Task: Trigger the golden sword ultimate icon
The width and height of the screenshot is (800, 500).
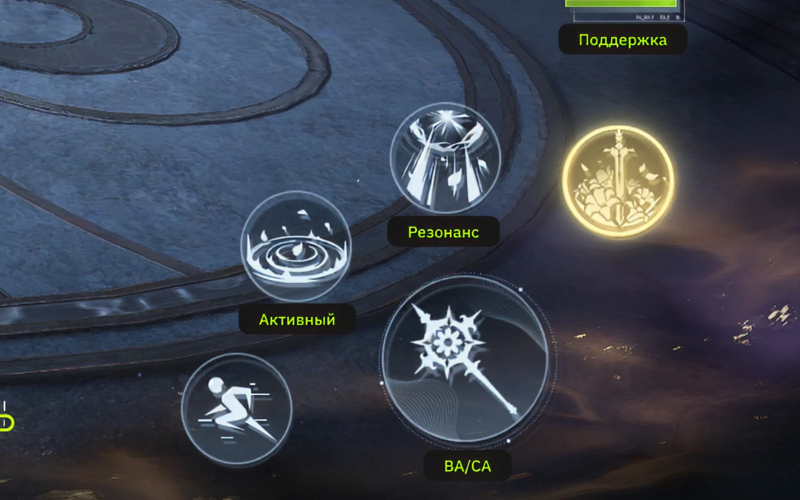Action: [618, 181]
